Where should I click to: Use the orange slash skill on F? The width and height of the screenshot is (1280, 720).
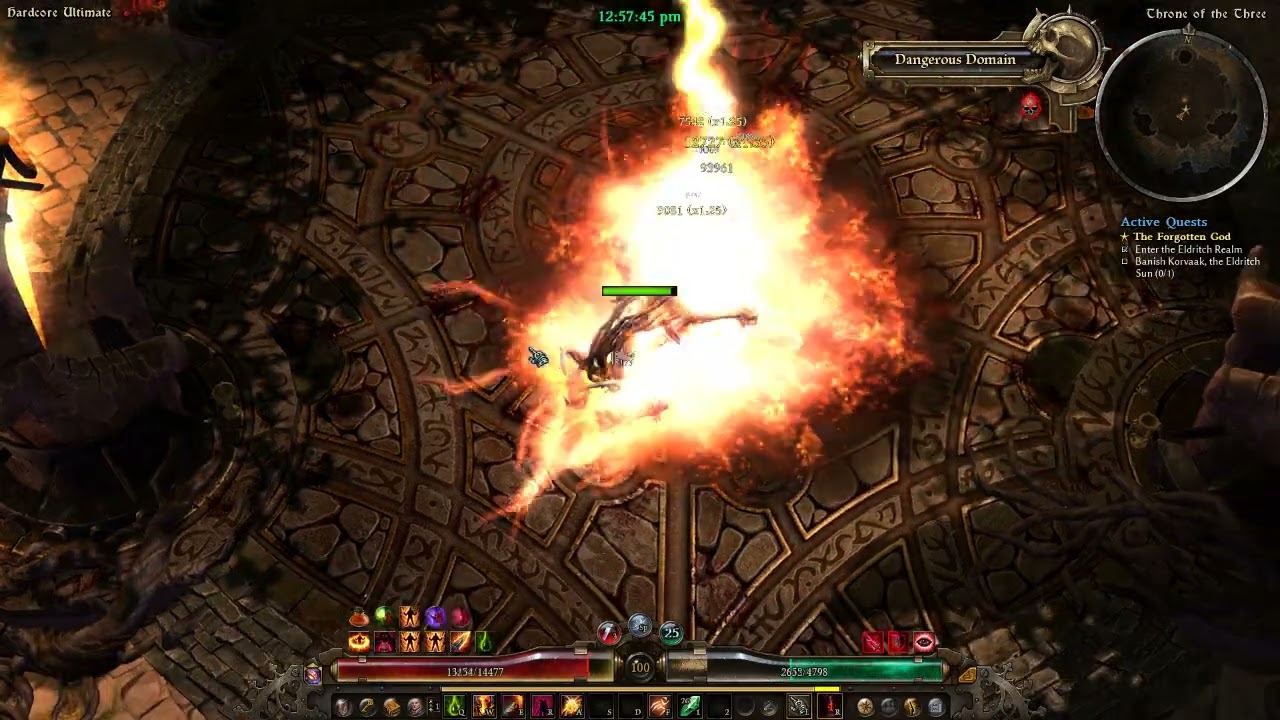pyautogui.click(x=660, y=707)
